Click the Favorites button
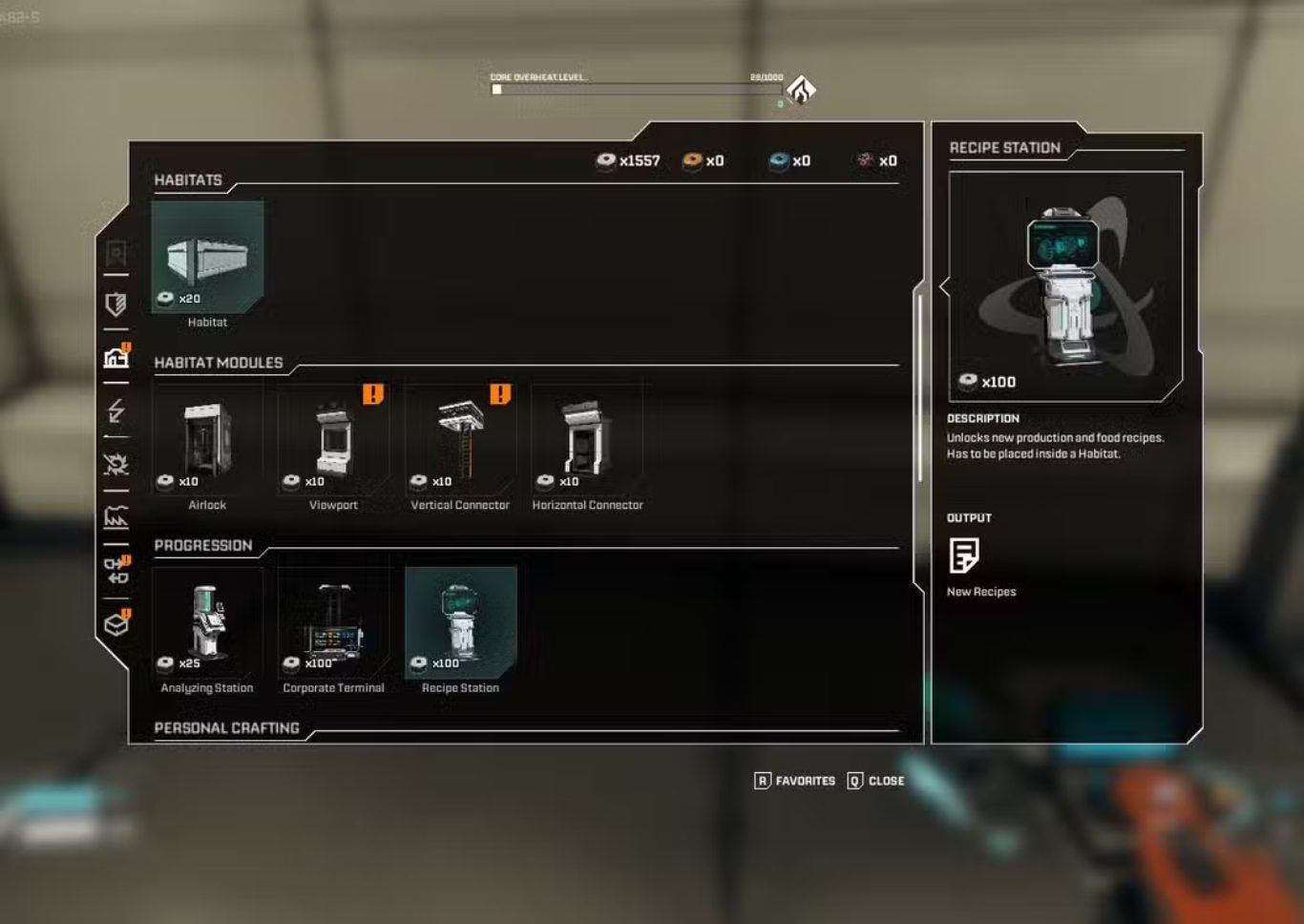Image resolution: width=1304 pixels, height=924 pixels. point(794,781)
